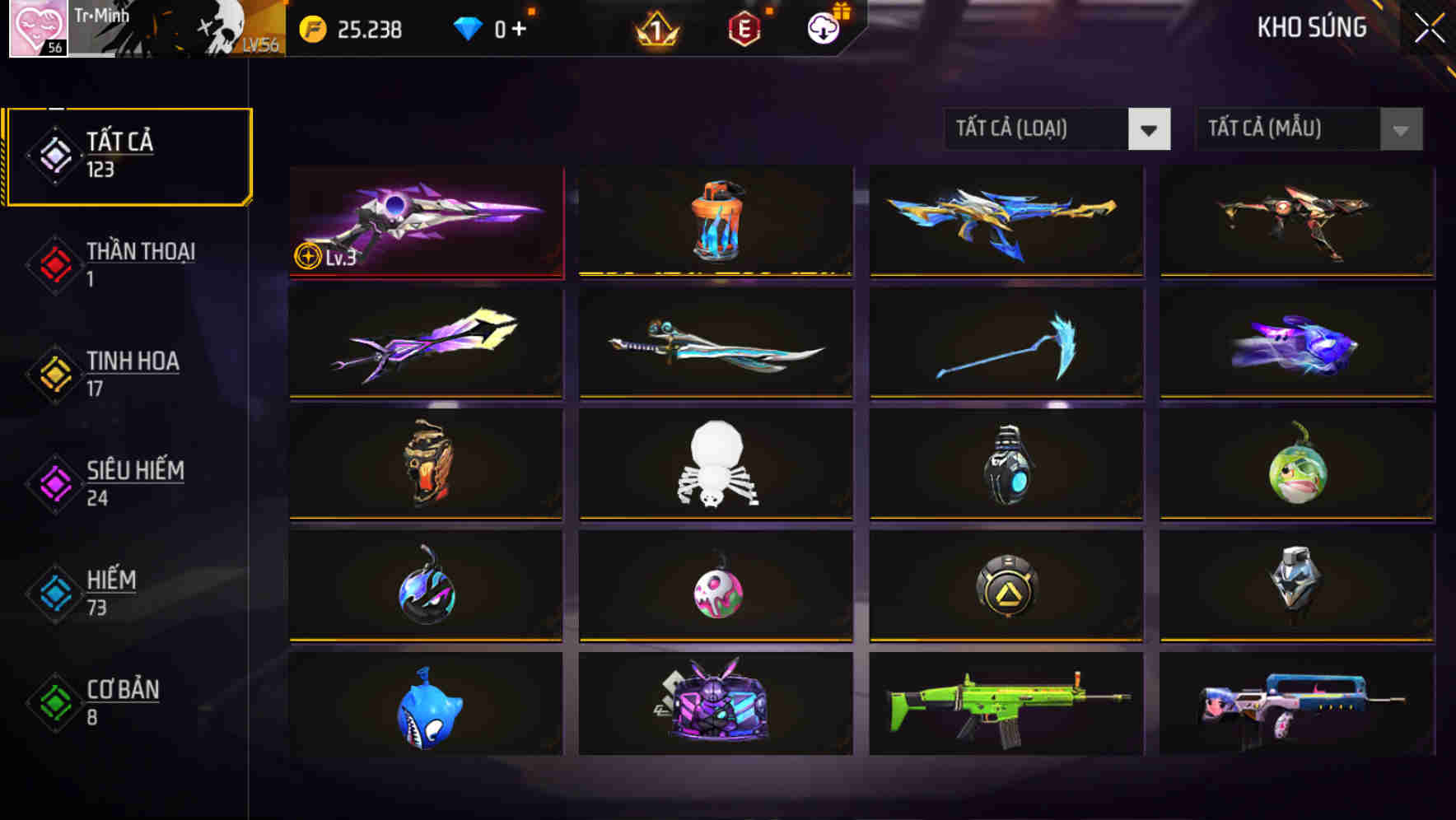Select the Lv.3 purple scythe weapon
The image size is (1456, 820).
[424, 222]
